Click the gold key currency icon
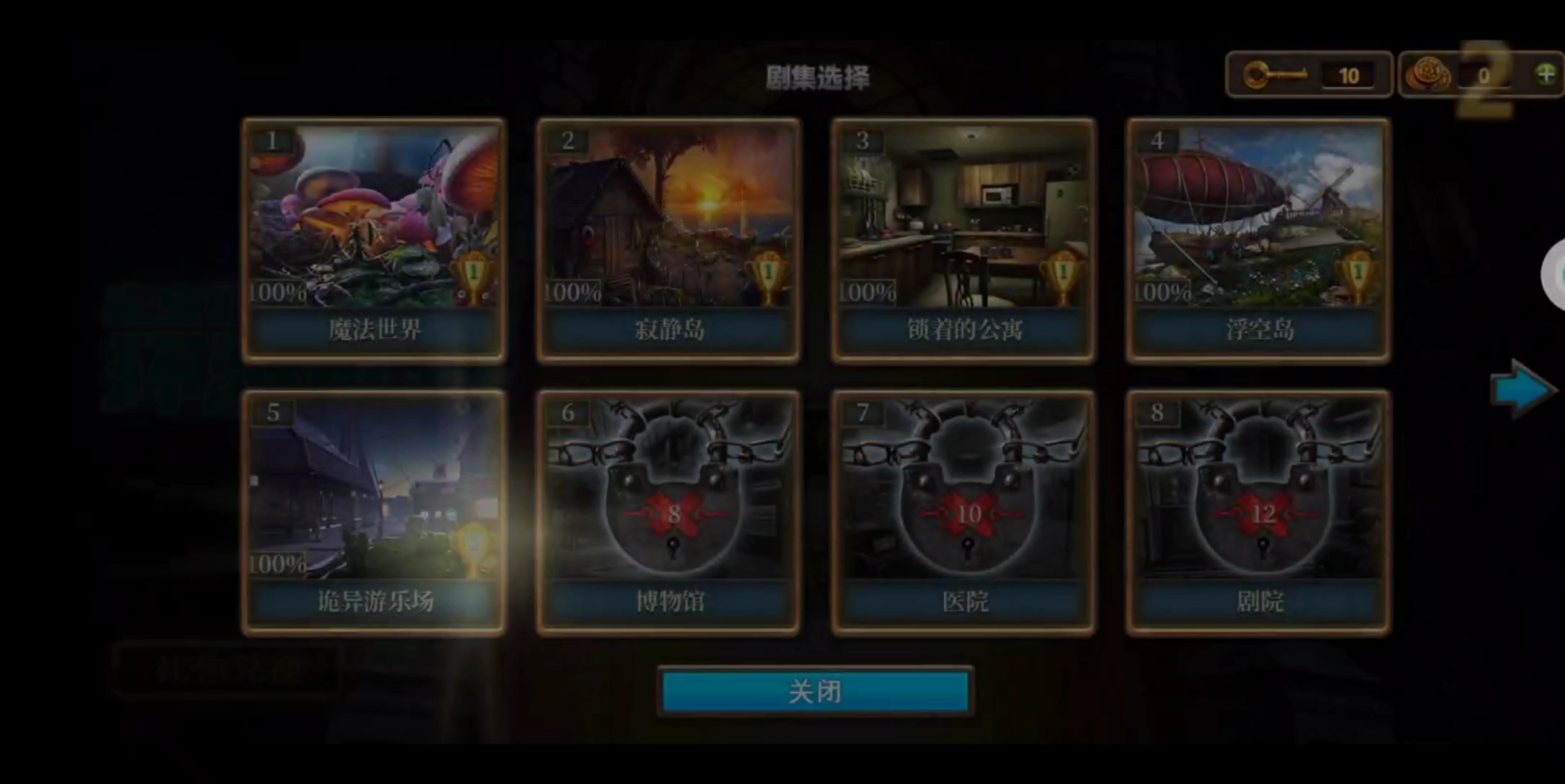The height and width of the screenshot is (784, 1565). pos(1273,75)
